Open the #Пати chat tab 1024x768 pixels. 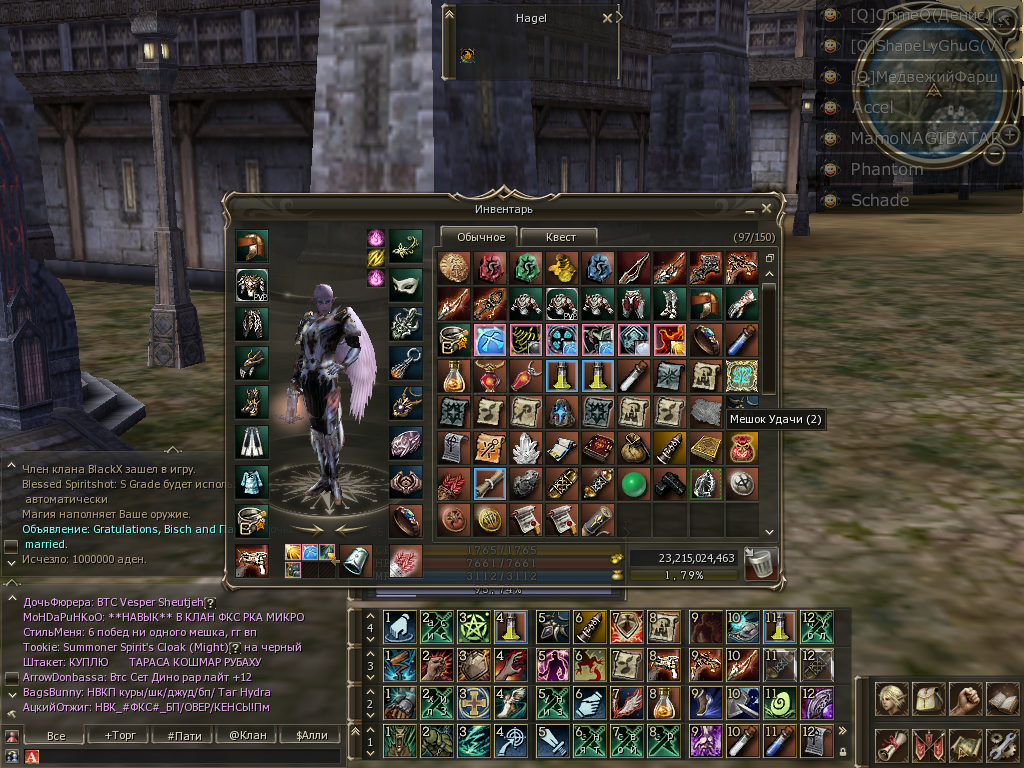click(x=183, y=736)
